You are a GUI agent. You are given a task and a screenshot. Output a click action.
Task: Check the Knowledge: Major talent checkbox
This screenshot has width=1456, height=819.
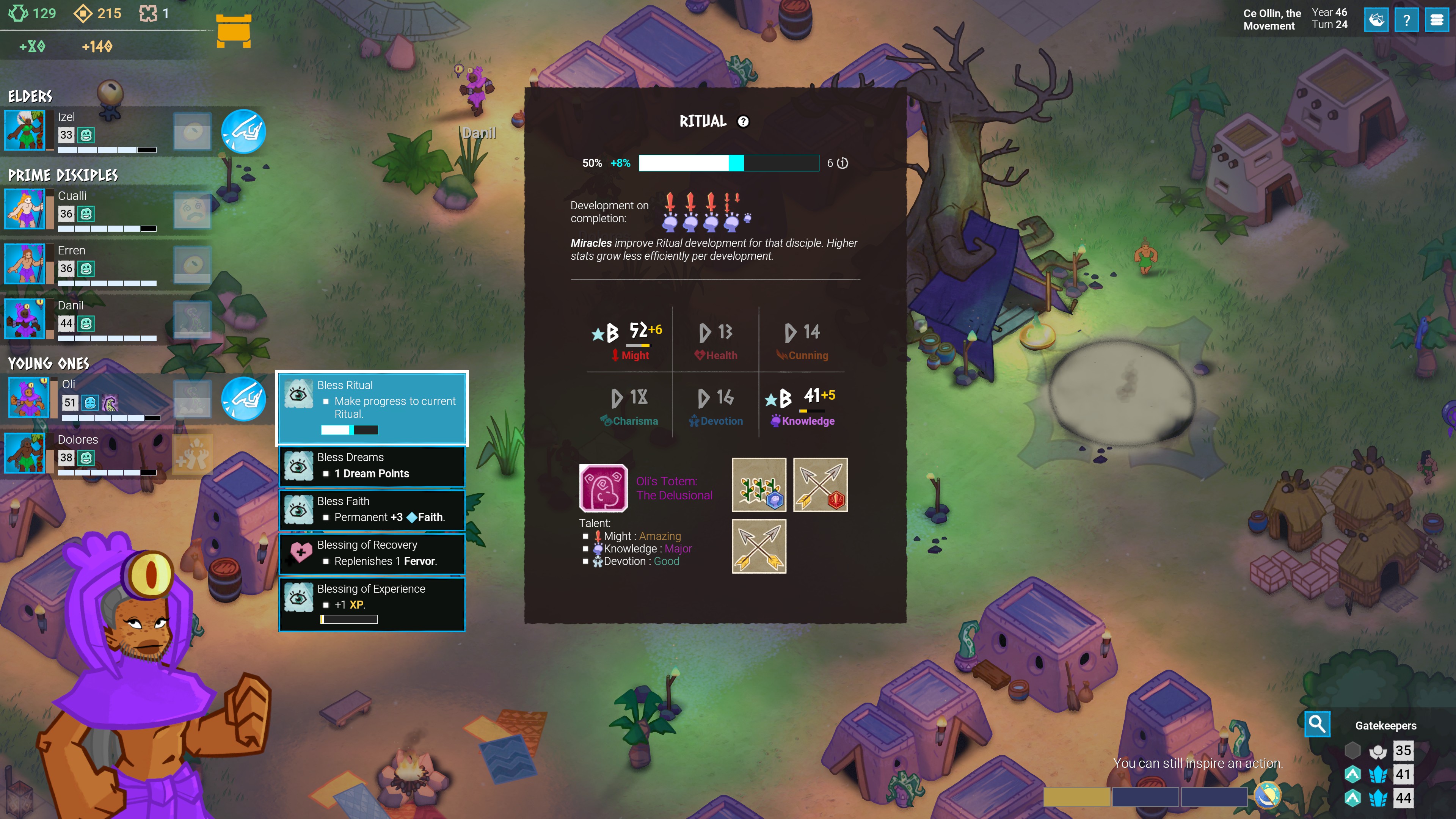point(586,548)
